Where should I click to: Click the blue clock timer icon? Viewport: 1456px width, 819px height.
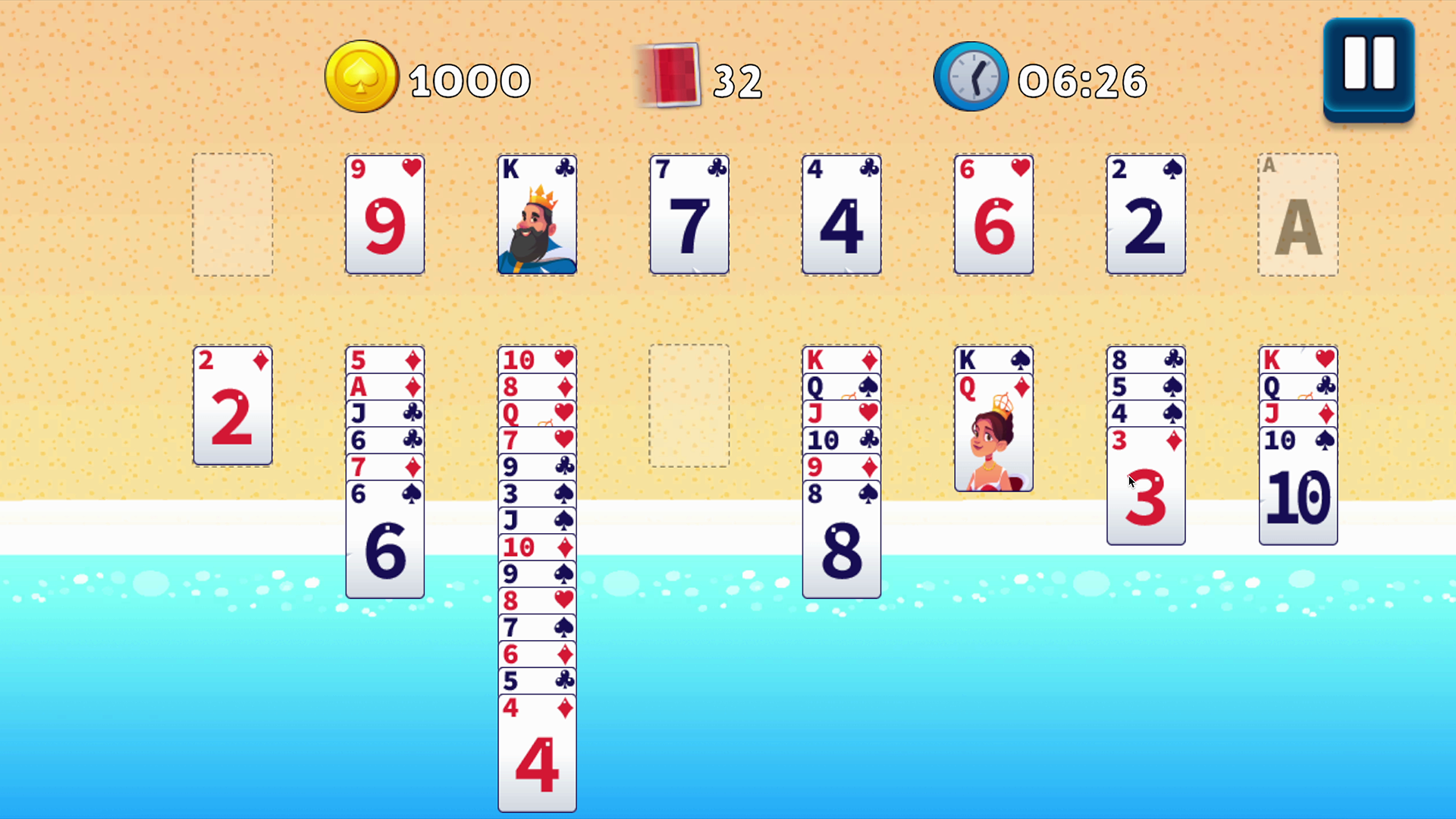(x=971, y=76)
